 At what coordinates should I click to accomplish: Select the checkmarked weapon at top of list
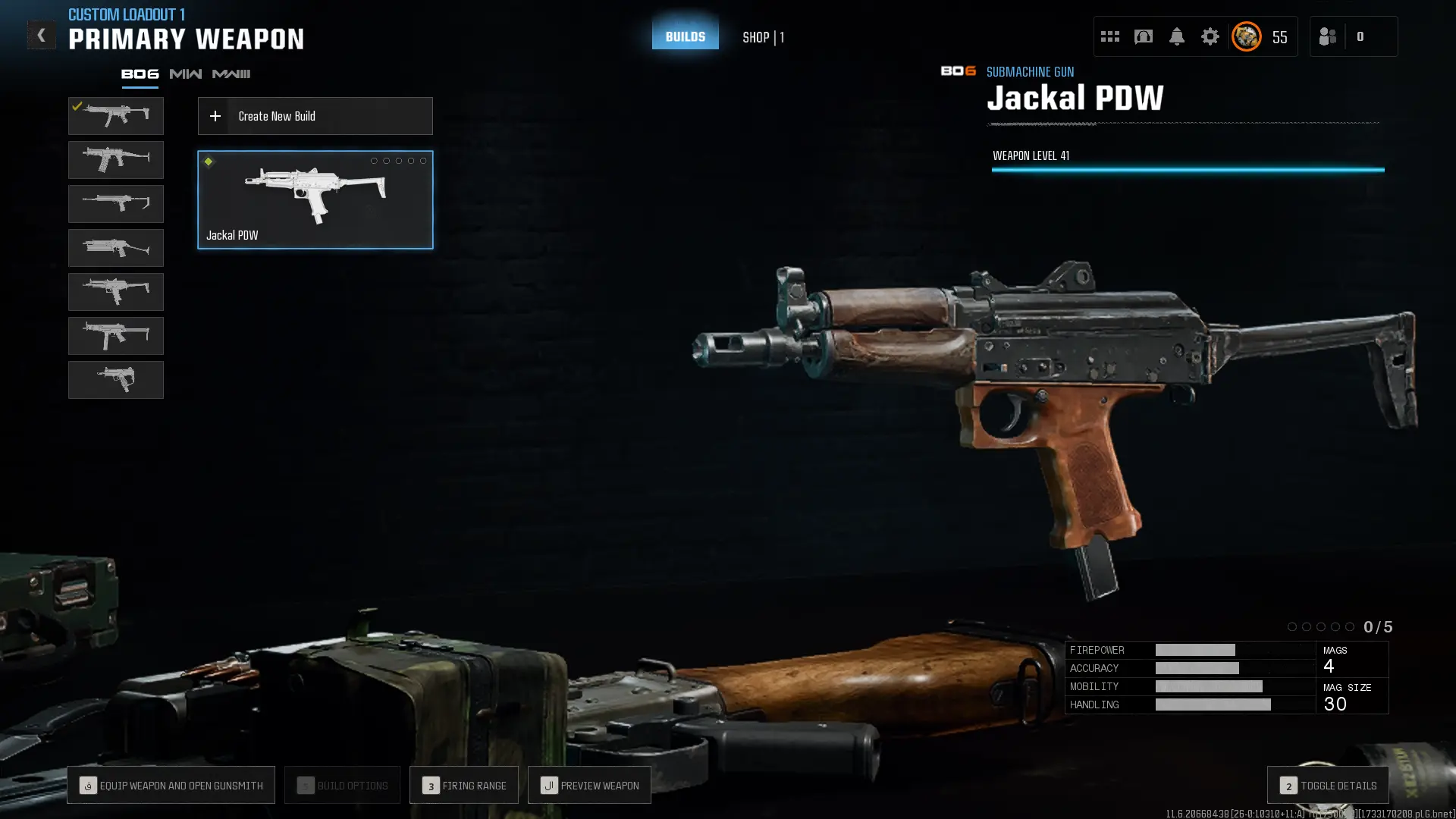coord(115,116)
